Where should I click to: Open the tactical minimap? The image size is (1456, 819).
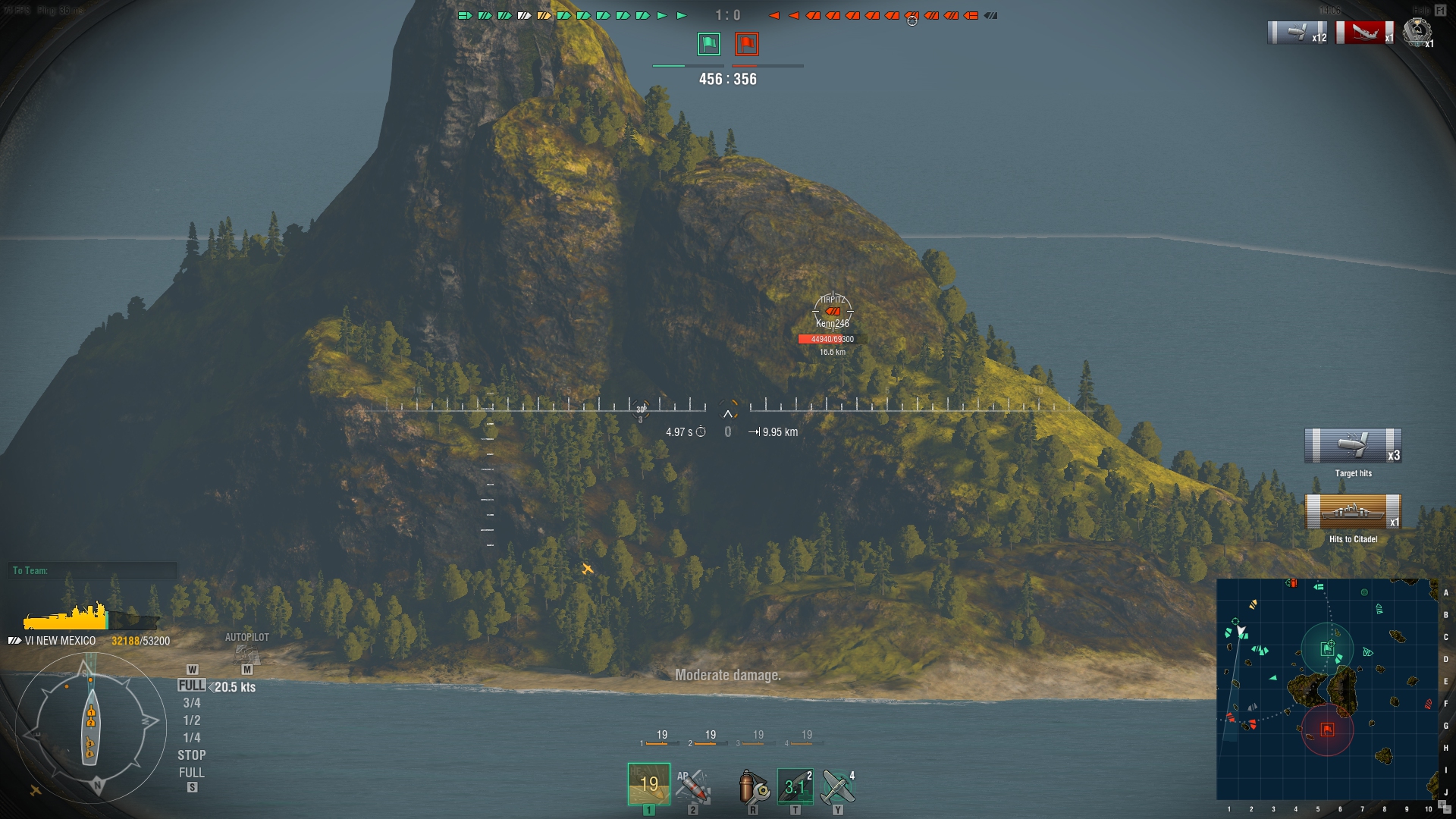[1327, 689]
